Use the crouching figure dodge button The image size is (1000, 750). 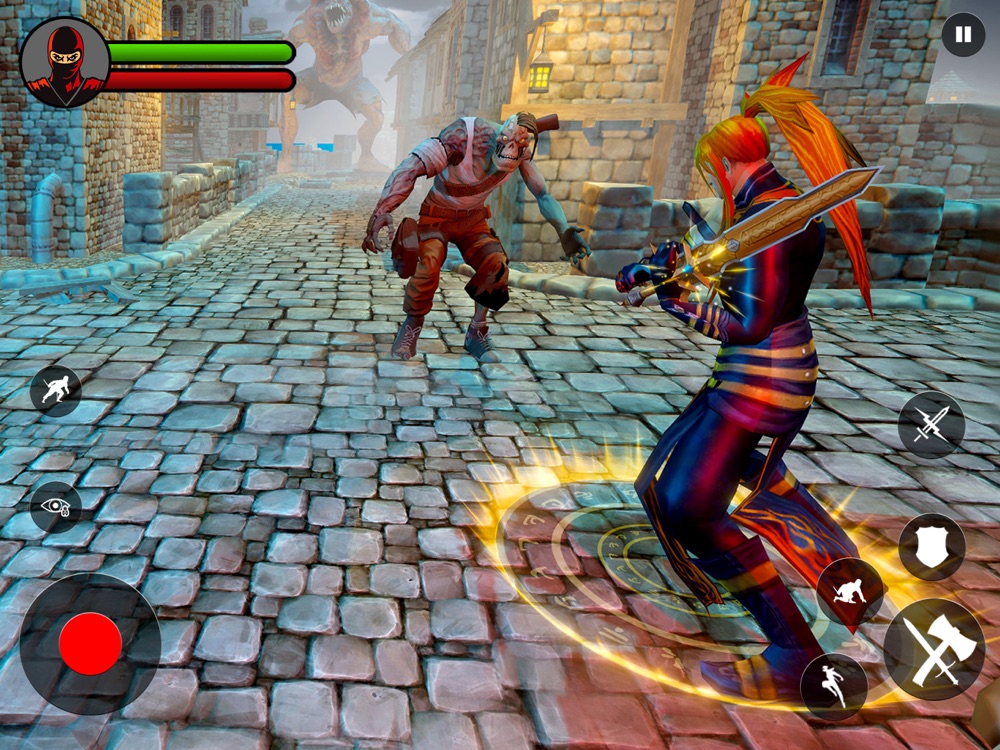849,591
